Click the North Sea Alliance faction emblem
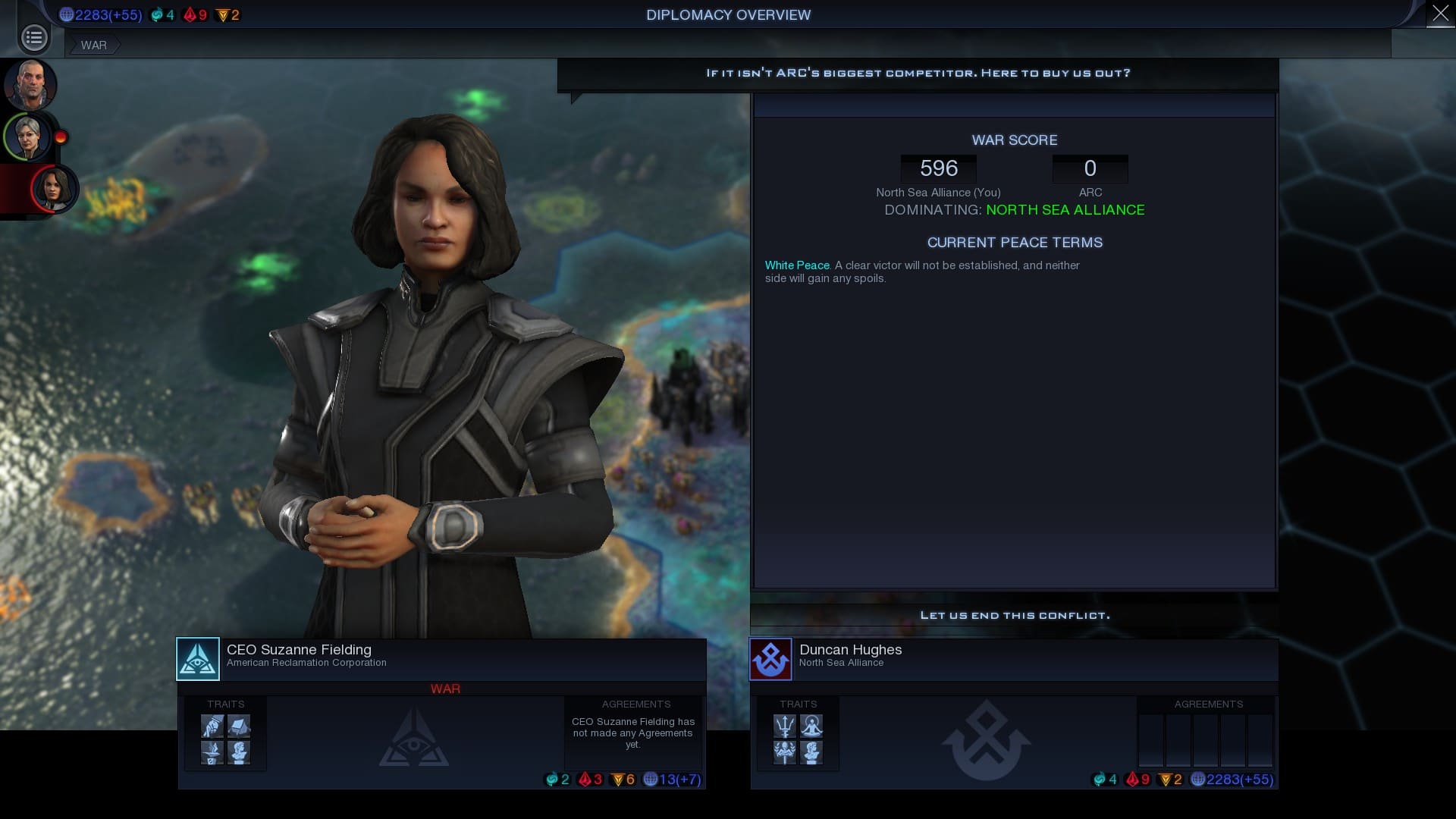Image resolution: width=1456 pixels, height=819 pixels. point(770,659)
